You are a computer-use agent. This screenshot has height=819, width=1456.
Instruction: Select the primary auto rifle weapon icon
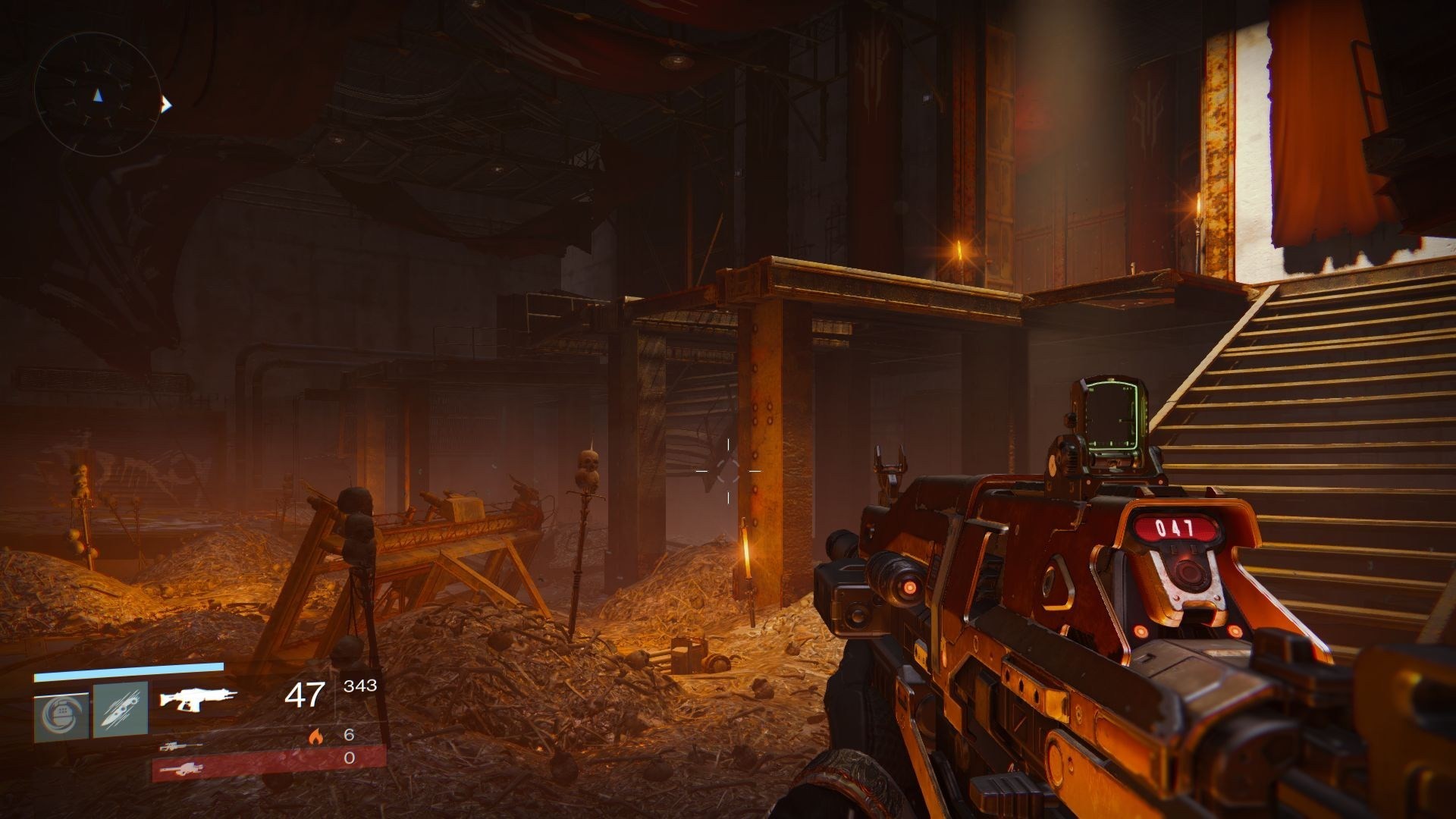[198, 699]
